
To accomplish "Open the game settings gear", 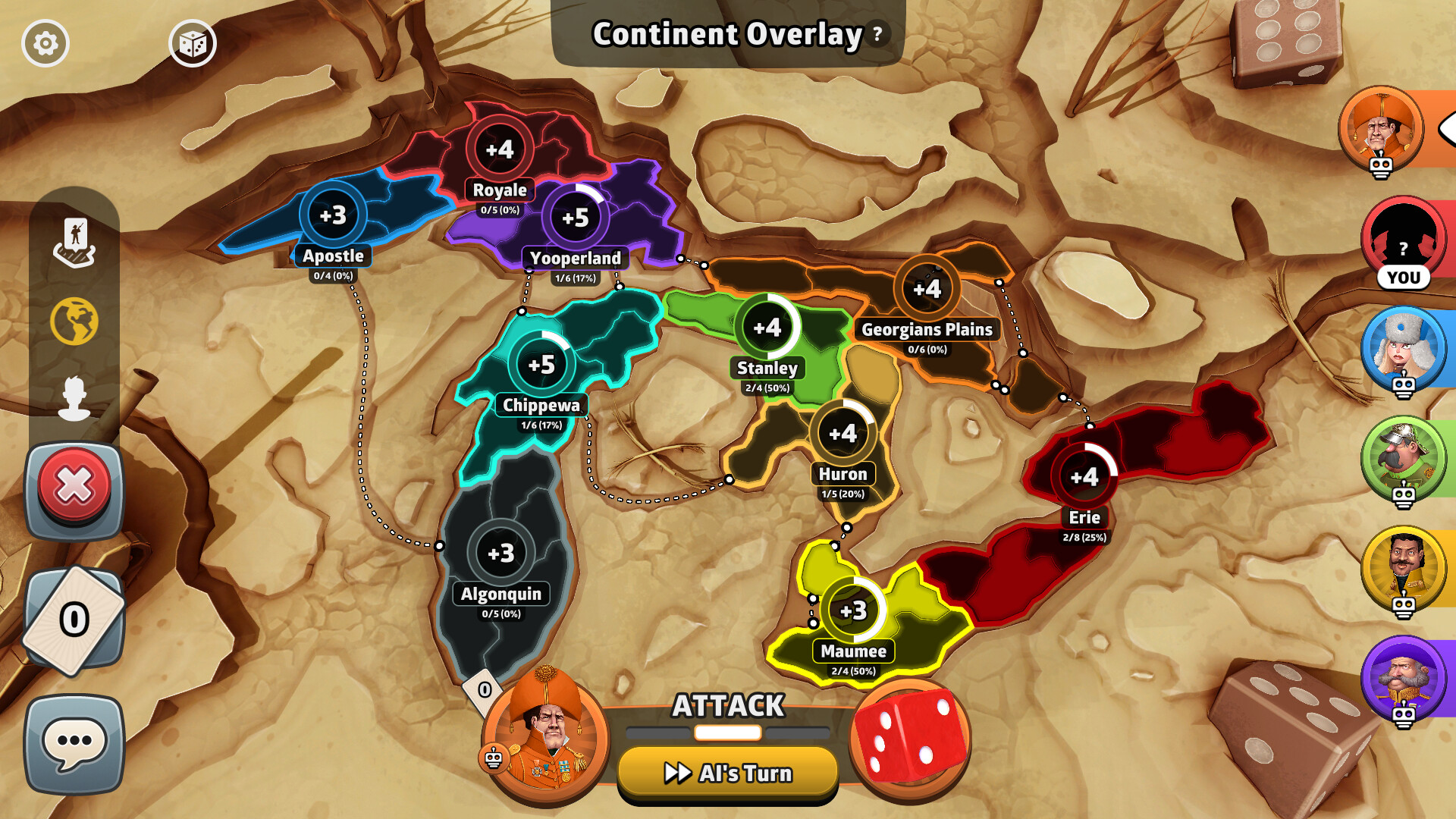I will [x=47, y=43].
